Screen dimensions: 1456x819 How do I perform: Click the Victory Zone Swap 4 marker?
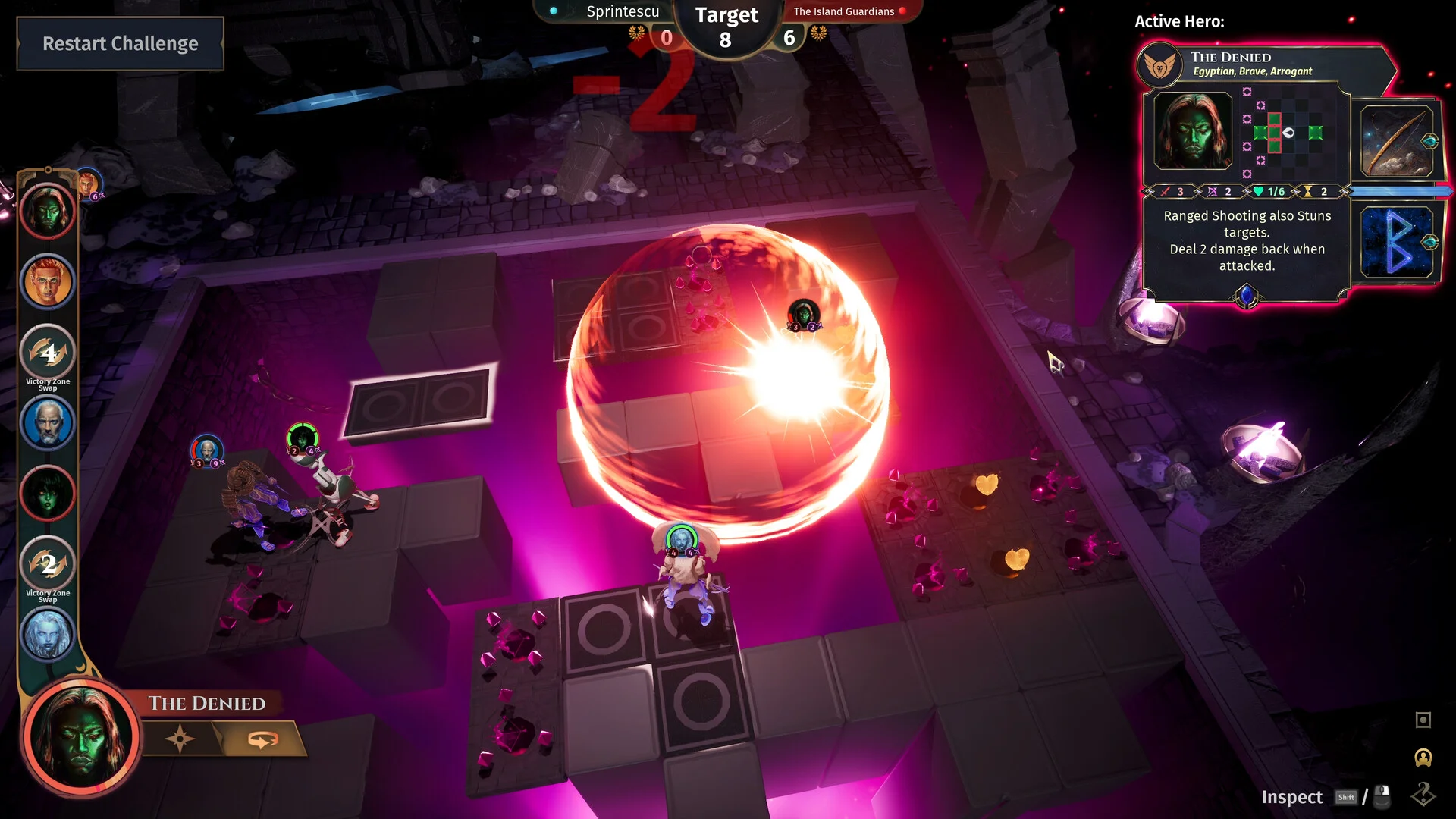click(48, 353)
